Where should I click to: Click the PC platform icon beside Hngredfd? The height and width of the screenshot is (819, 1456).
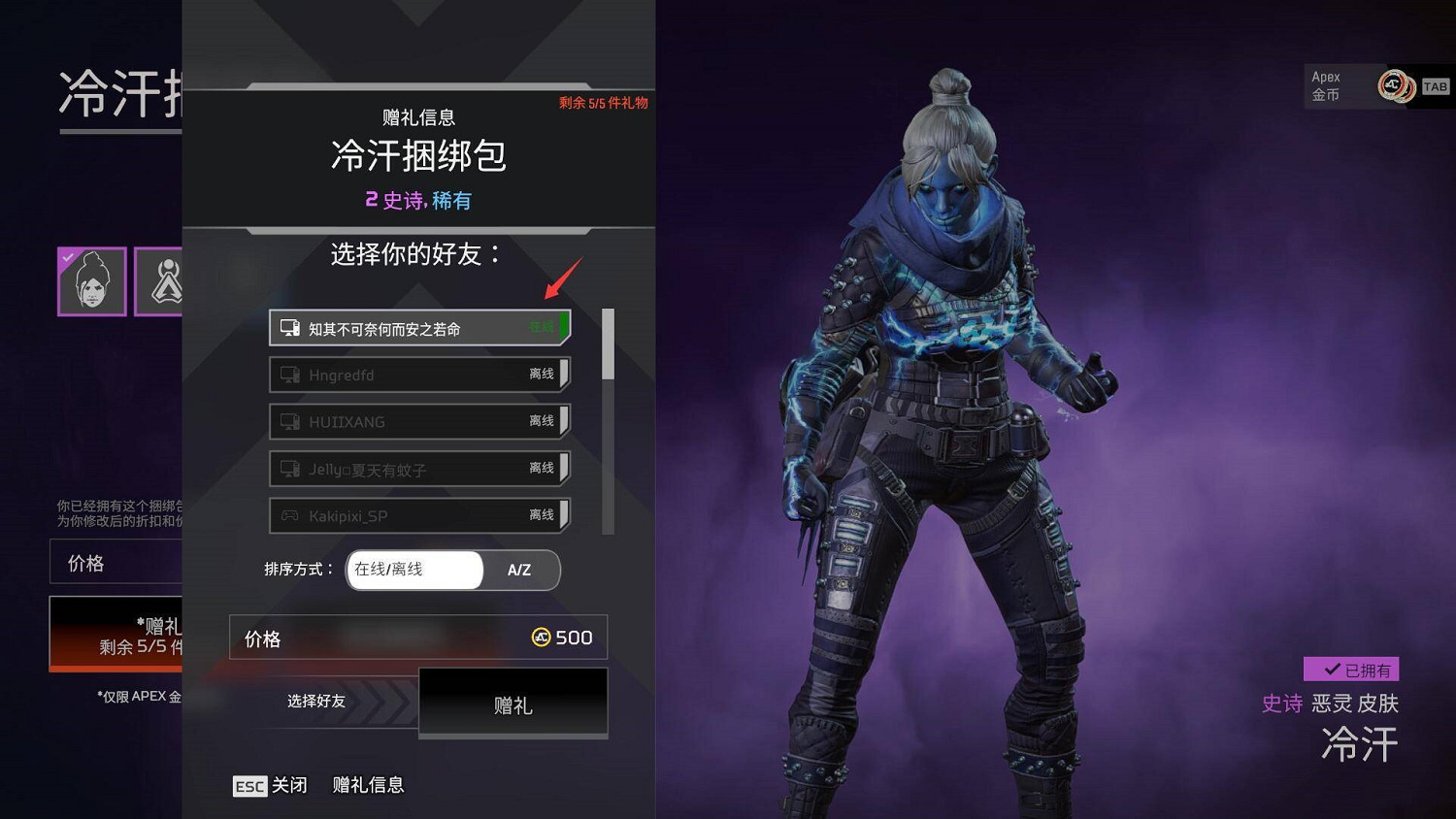[x=289, y=374]
